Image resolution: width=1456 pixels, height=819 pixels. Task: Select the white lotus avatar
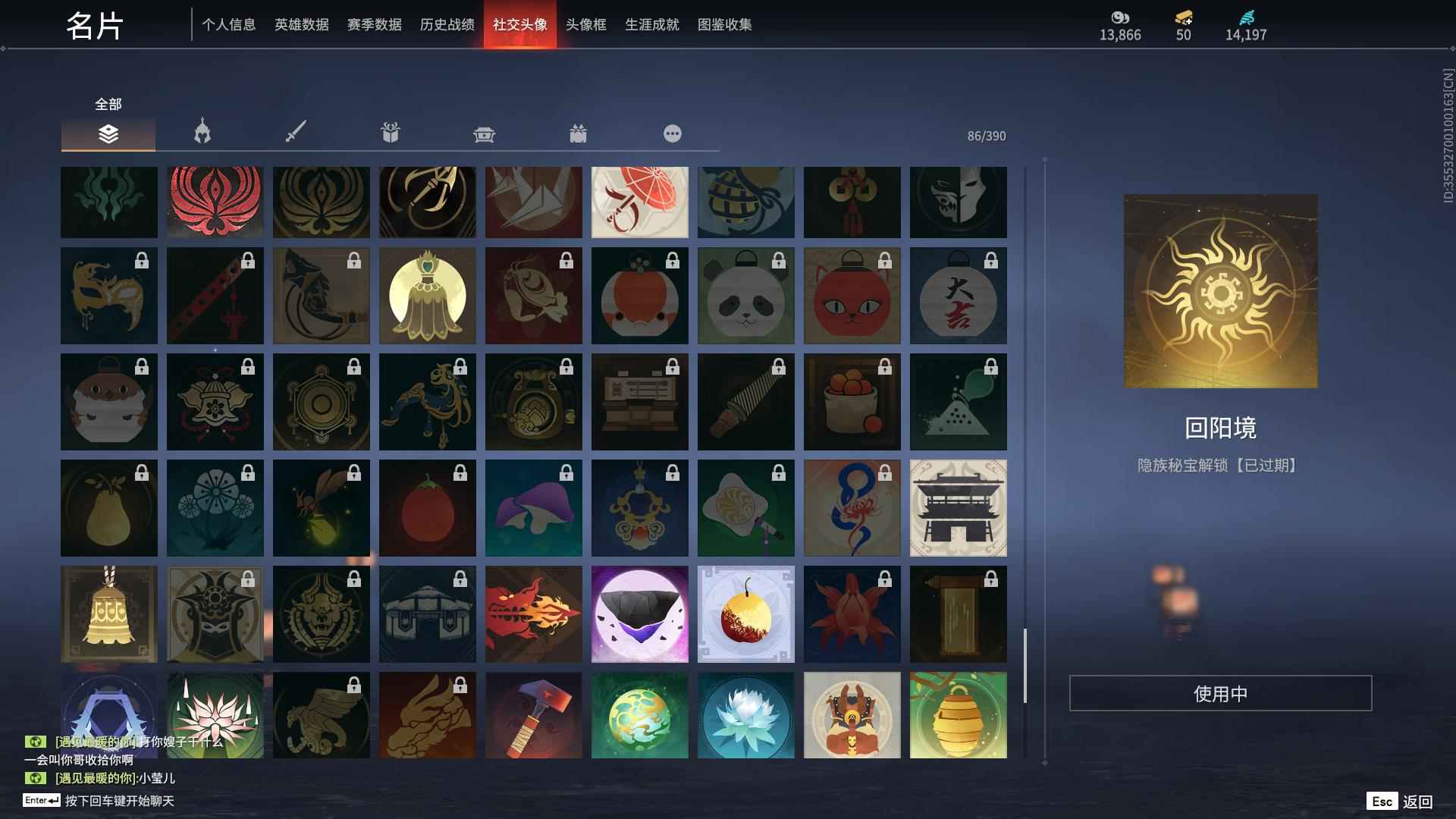click(x=745, y=715)
